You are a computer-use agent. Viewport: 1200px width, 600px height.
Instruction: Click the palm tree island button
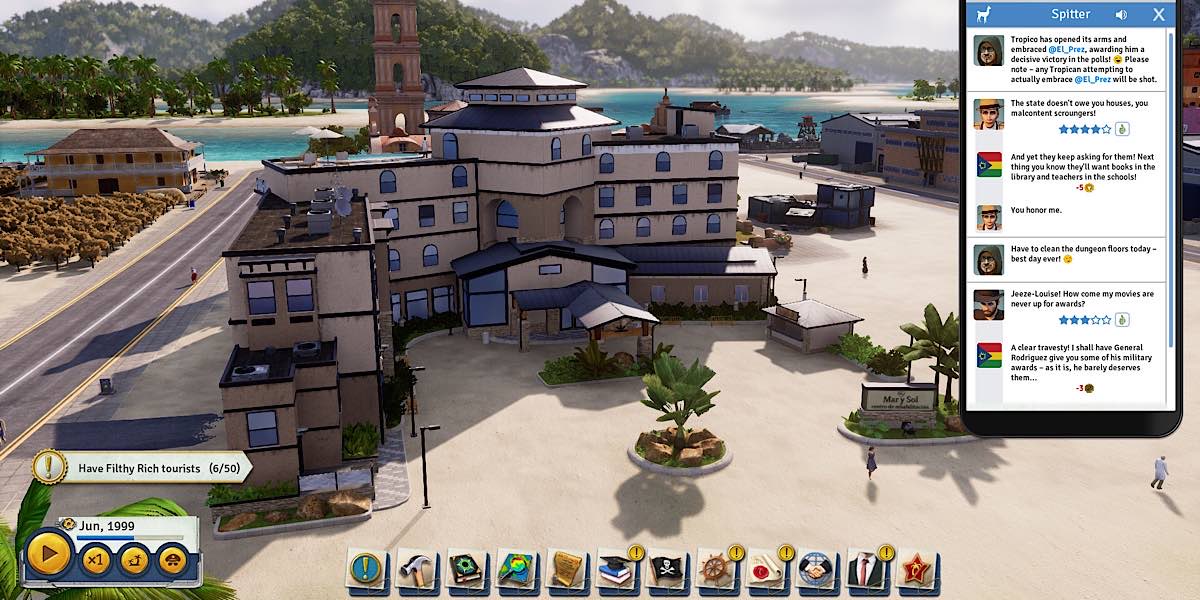tap(133, 559)
